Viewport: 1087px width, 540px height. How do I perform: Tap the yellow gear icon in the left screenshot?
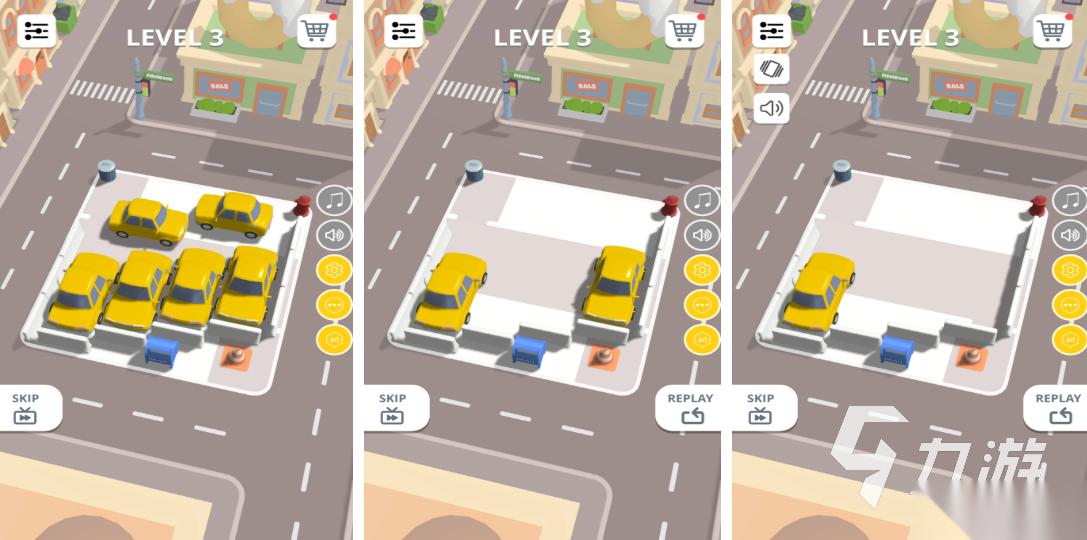tap(334, 270)
